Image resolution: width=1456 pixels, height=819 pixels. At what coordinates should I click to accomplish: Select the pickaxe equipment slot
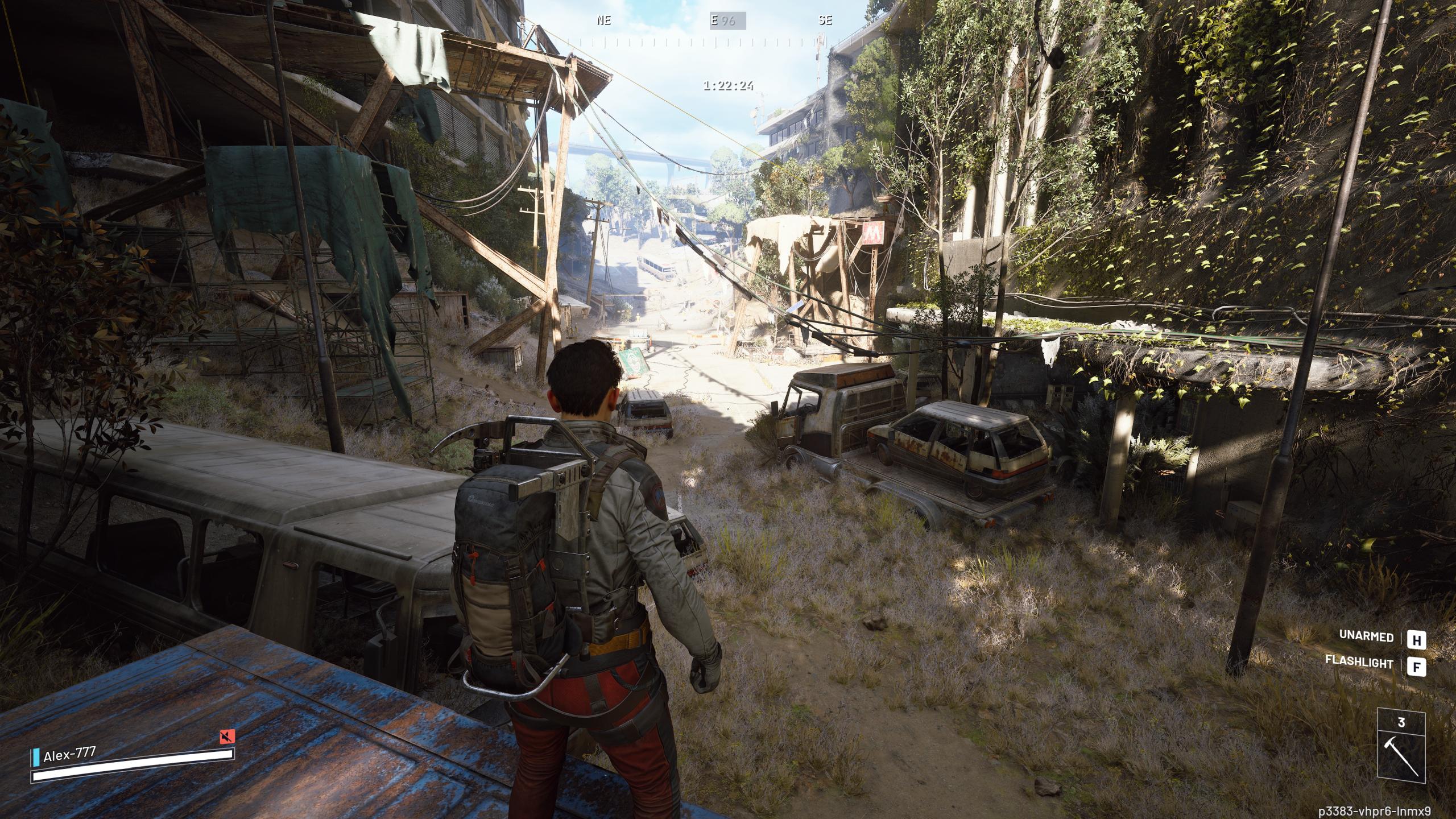pyautogui.click(x=1401, y=752)
